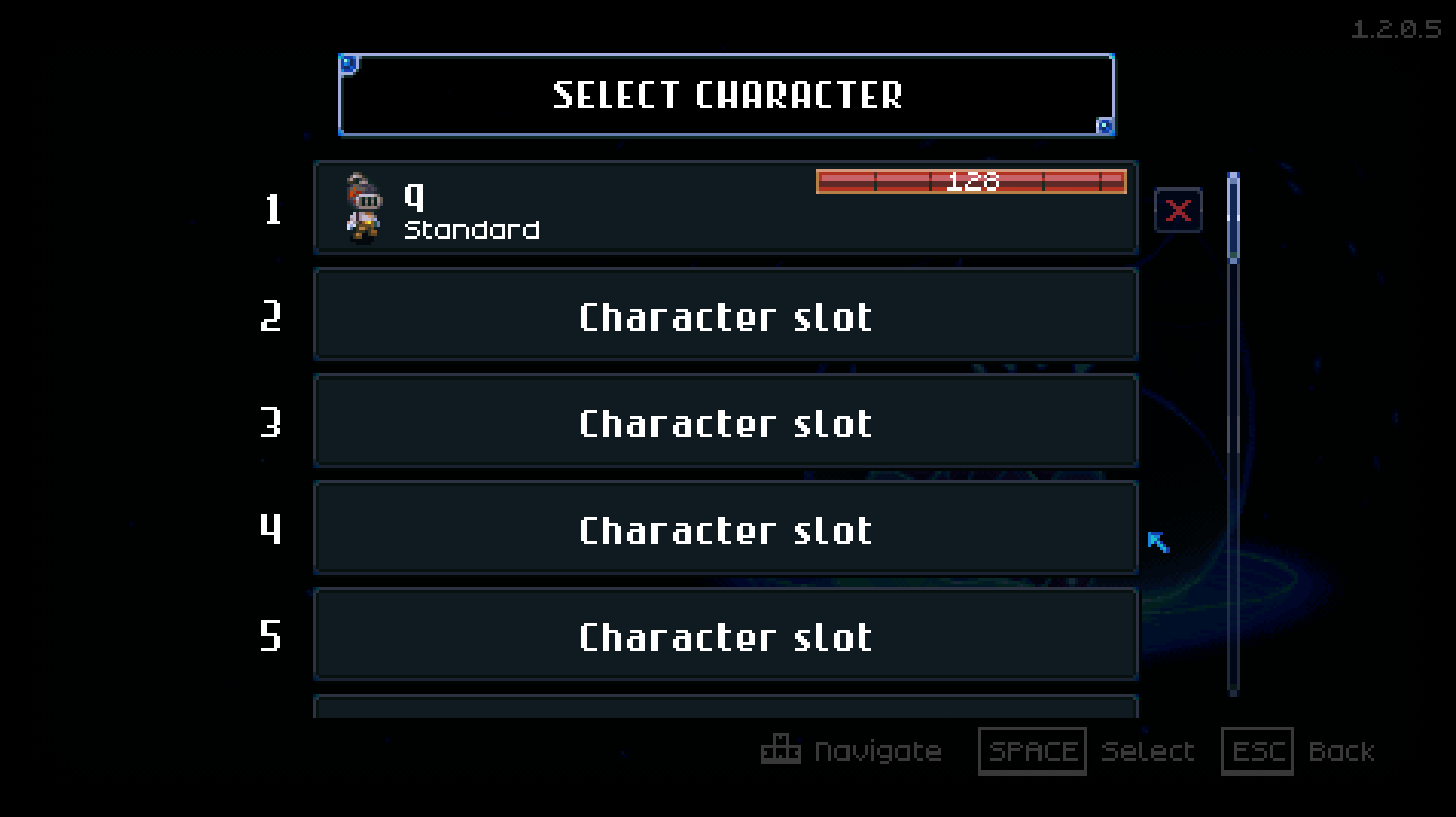Click the cursor arrow near slot 4
Viewport: 1456px width, 817px height.
coord(1157,543)
